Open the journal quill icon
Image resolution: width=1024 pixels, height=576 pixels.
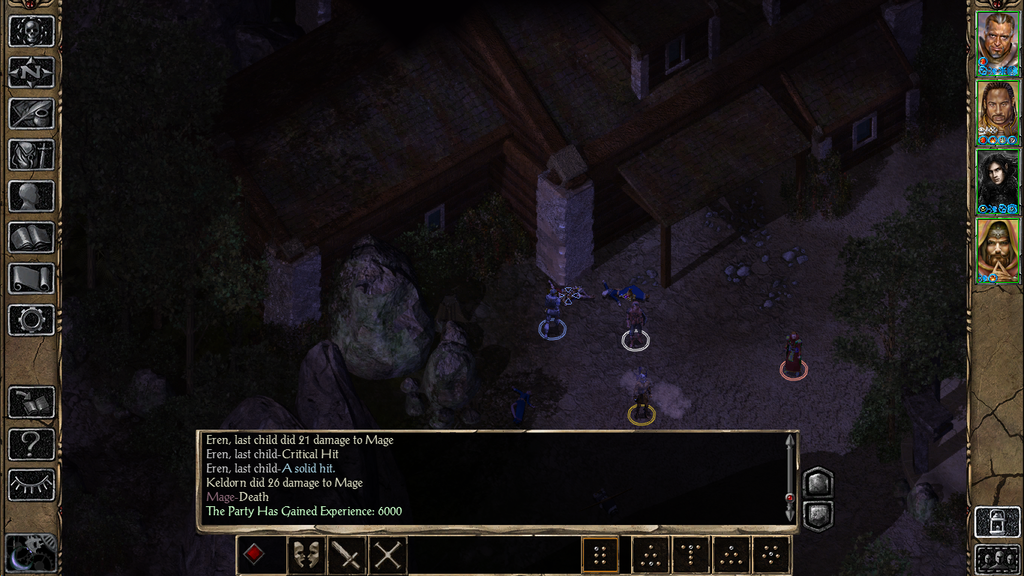click(x=31, y=113)
